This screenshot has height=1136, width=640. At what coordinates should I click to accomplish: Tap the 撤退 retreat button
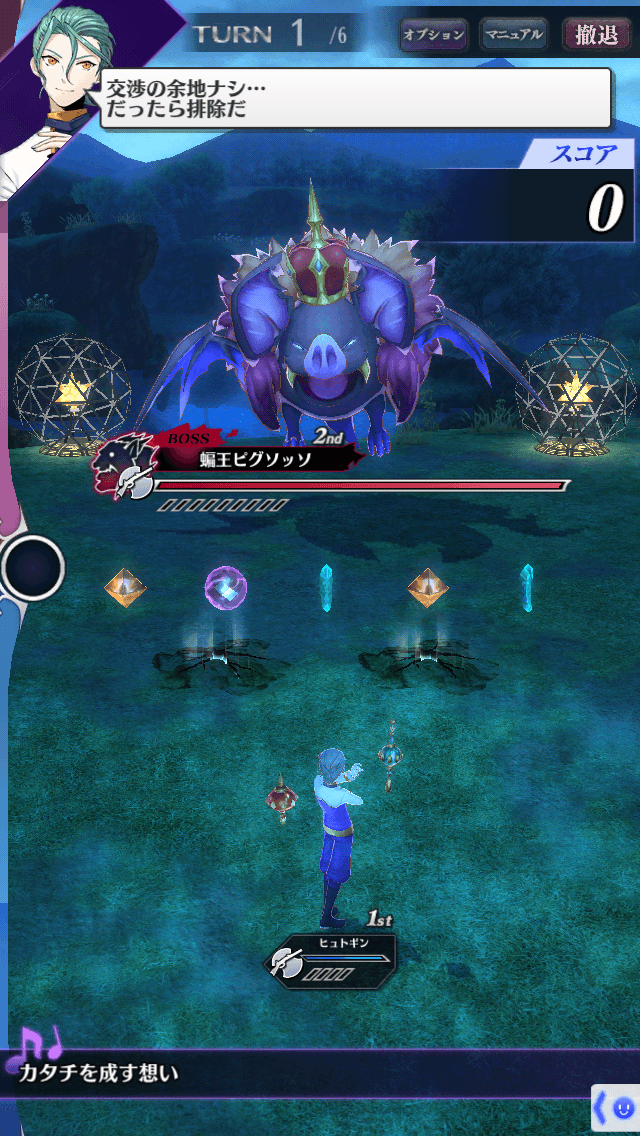597,35
